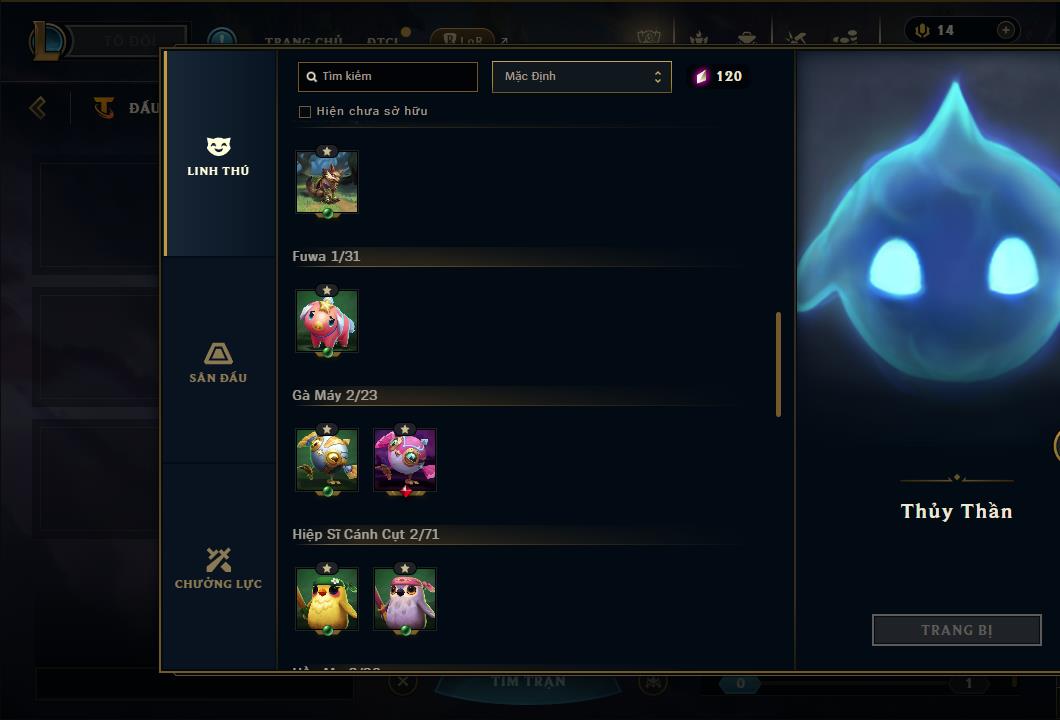Click the collection list scrollbar

coord(778,364)
